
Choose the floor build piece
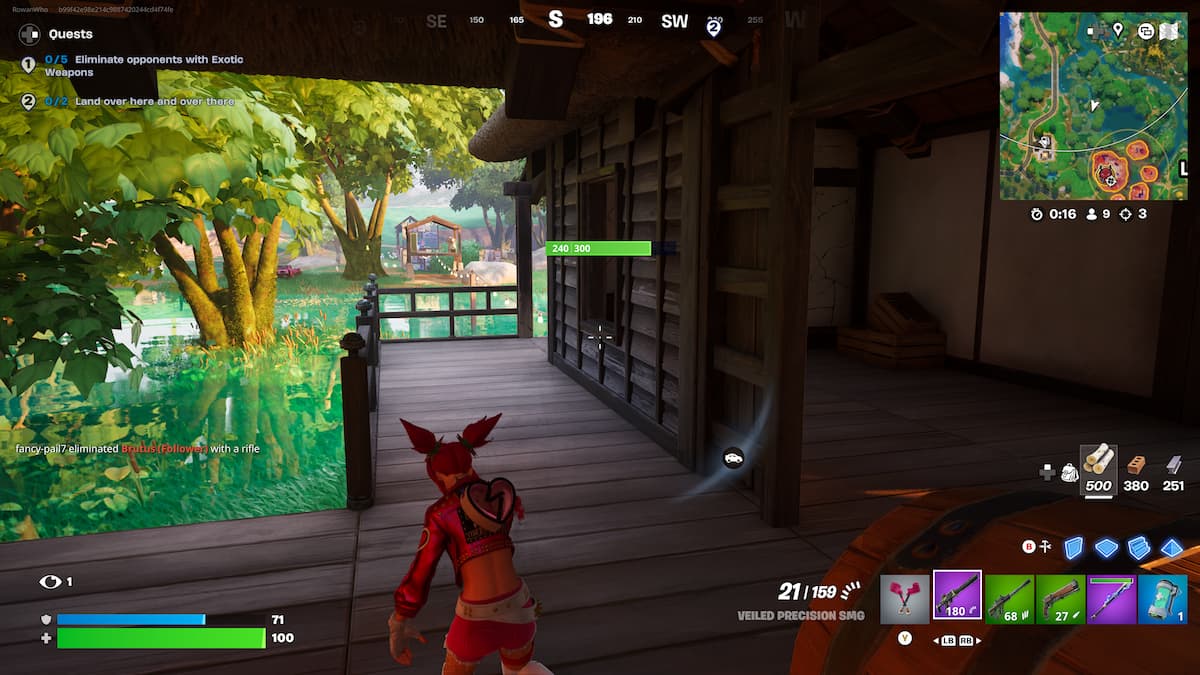[1106, 547]
